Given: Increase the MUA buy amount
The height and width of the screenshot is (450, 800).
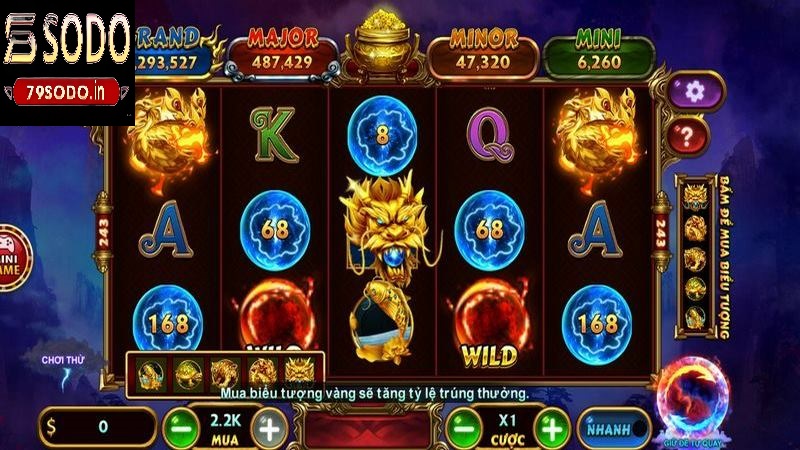Looking at the screenshot, I should pyautogui.click(x=270, y=427).
